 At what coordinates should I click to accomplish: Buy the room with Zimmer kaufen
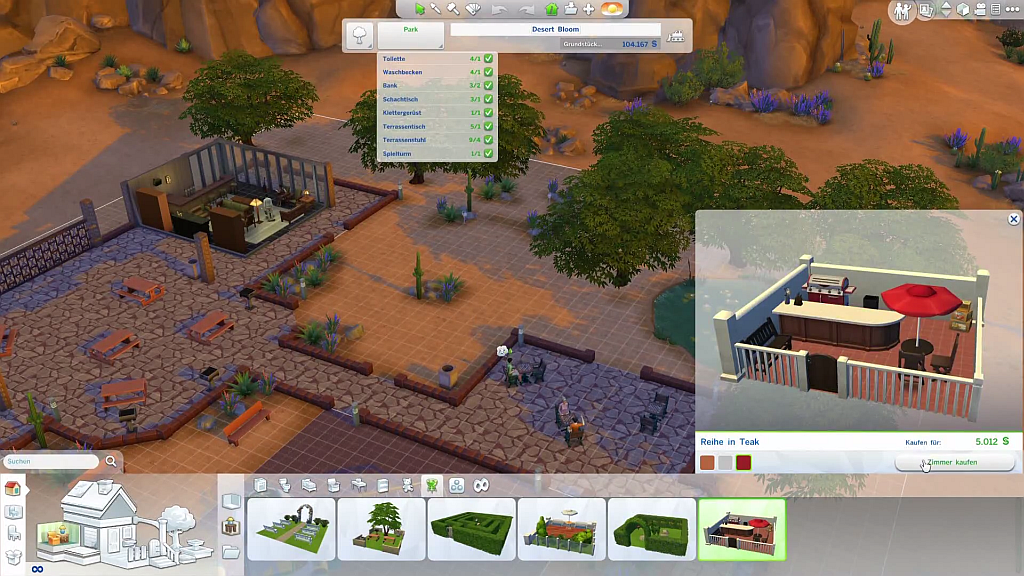(x=954, y=463)
